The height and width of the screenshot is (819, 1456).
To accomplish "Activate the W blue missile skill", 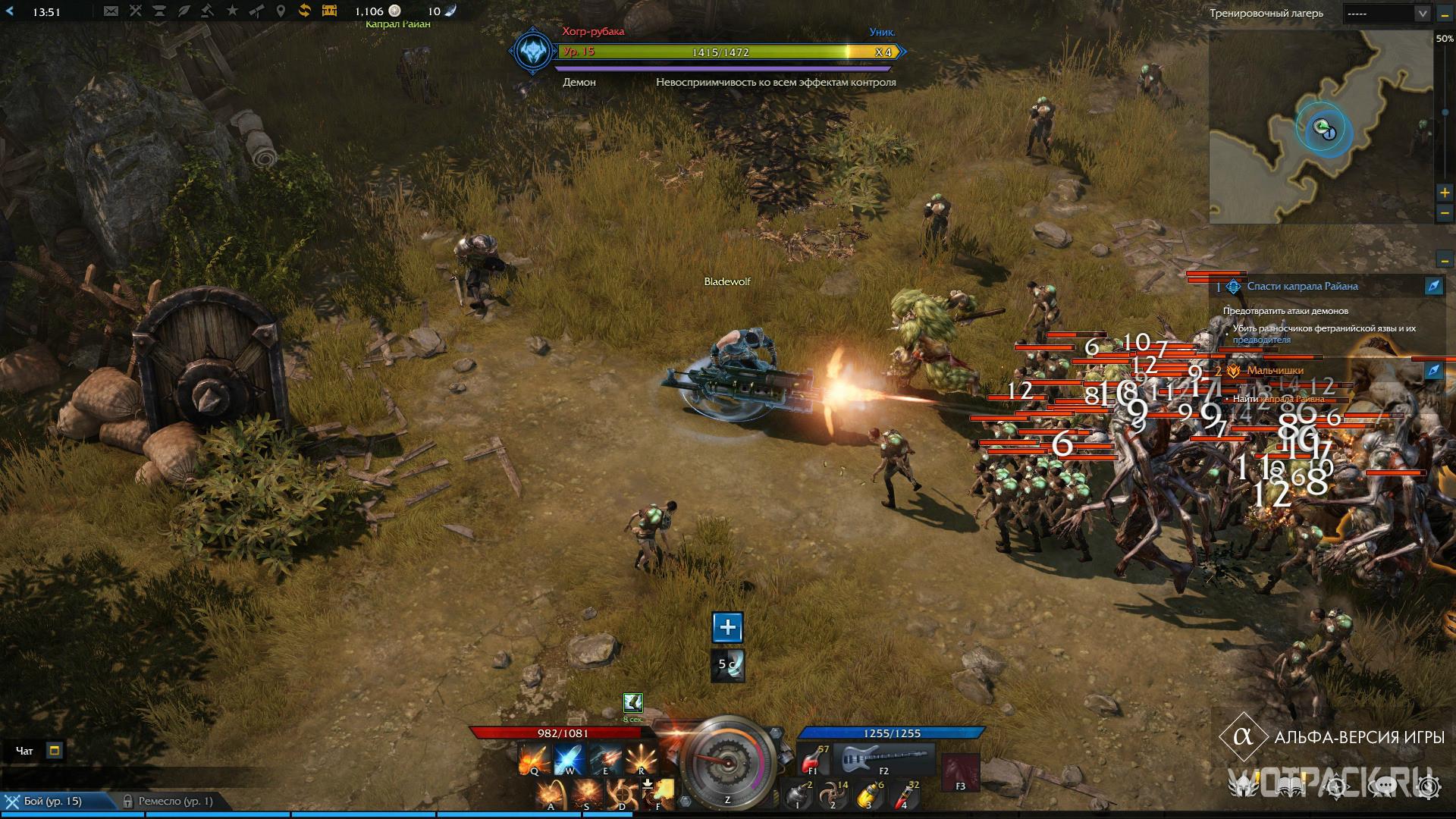I will pyautogui.click(x=569, y=758).
